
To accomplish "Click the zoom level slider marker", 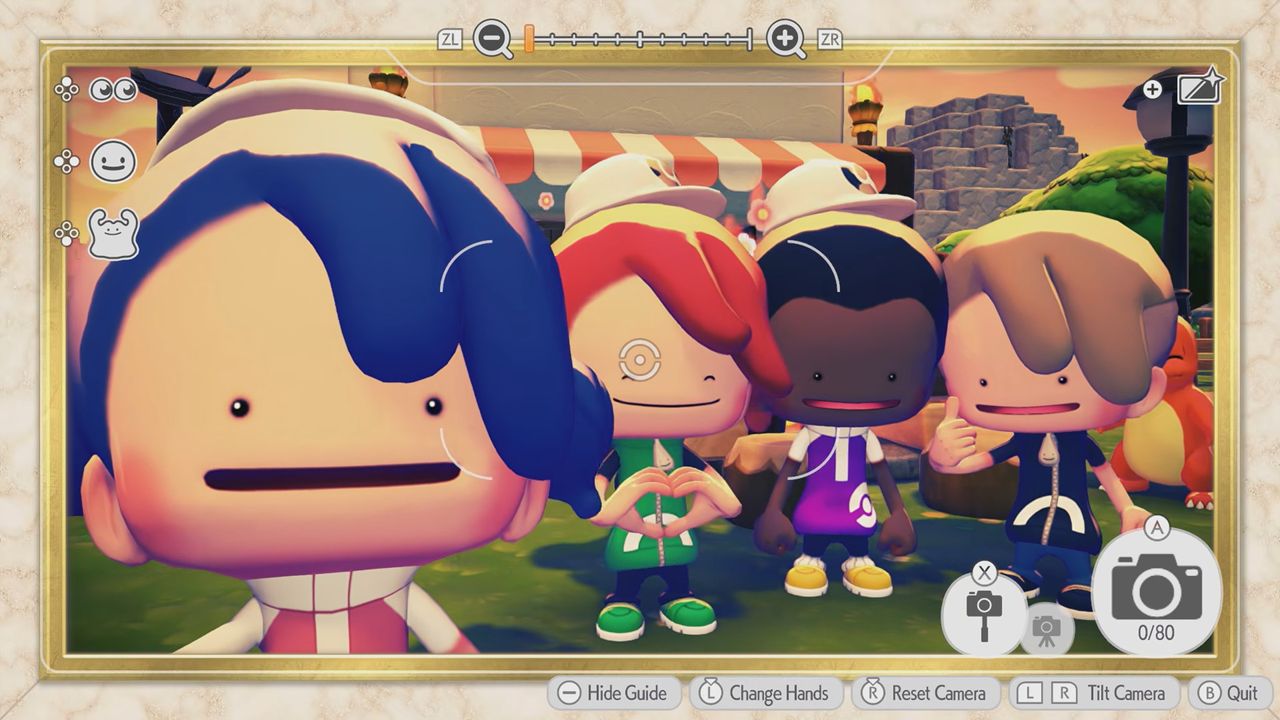I will coord(527,40).
